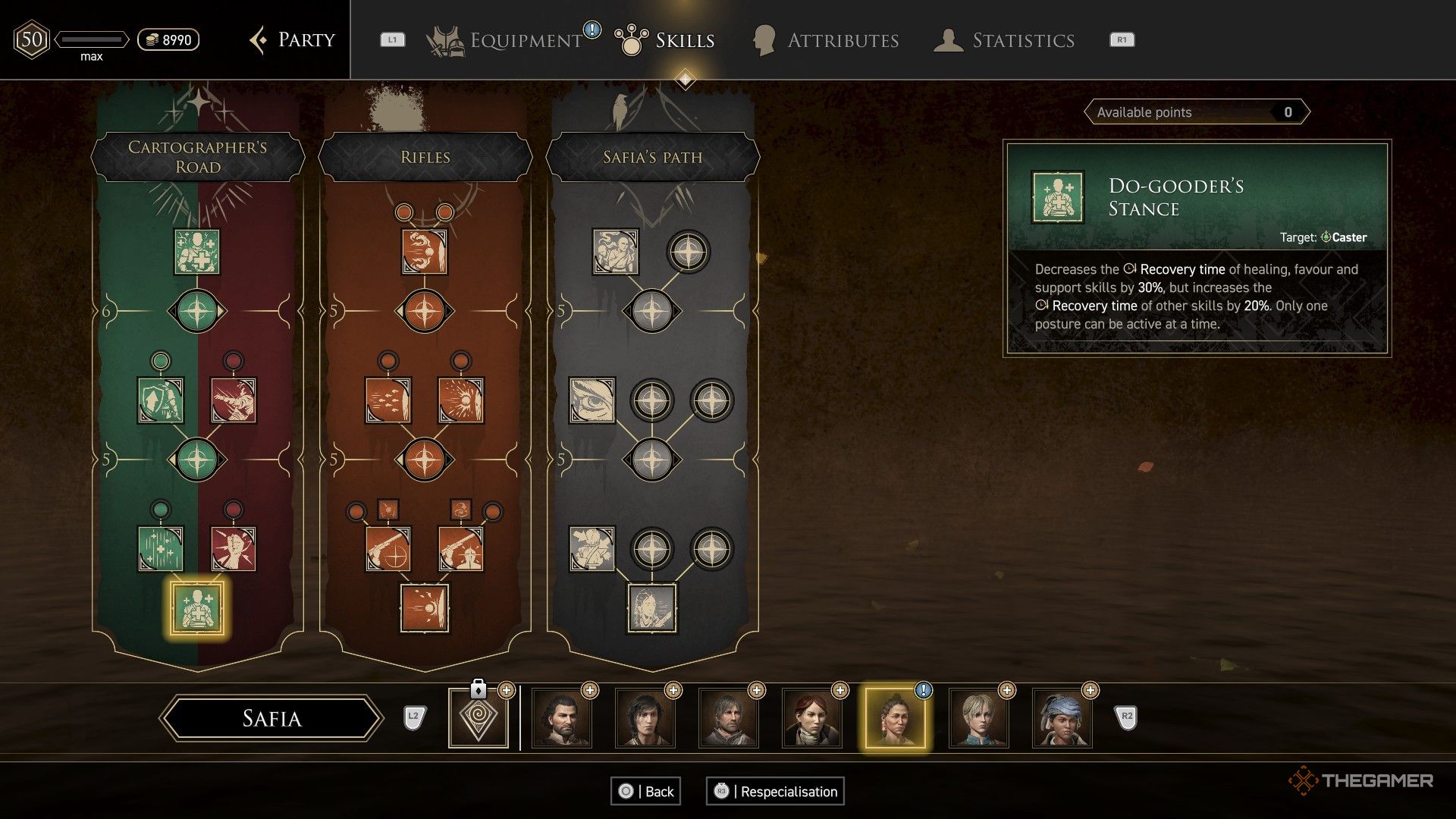Open the Equipment tab

coord(525,40)
